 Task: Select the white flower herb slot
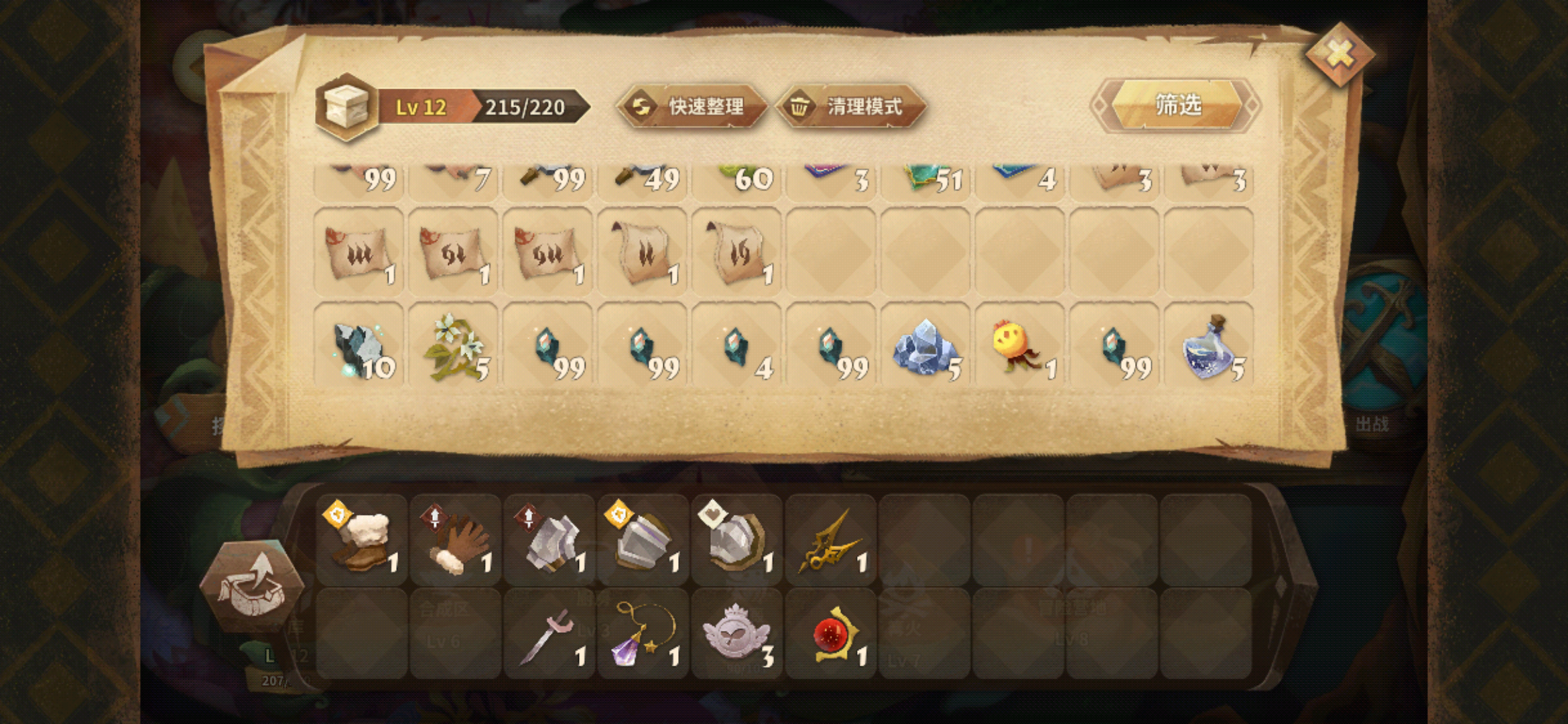click(454, 347)
